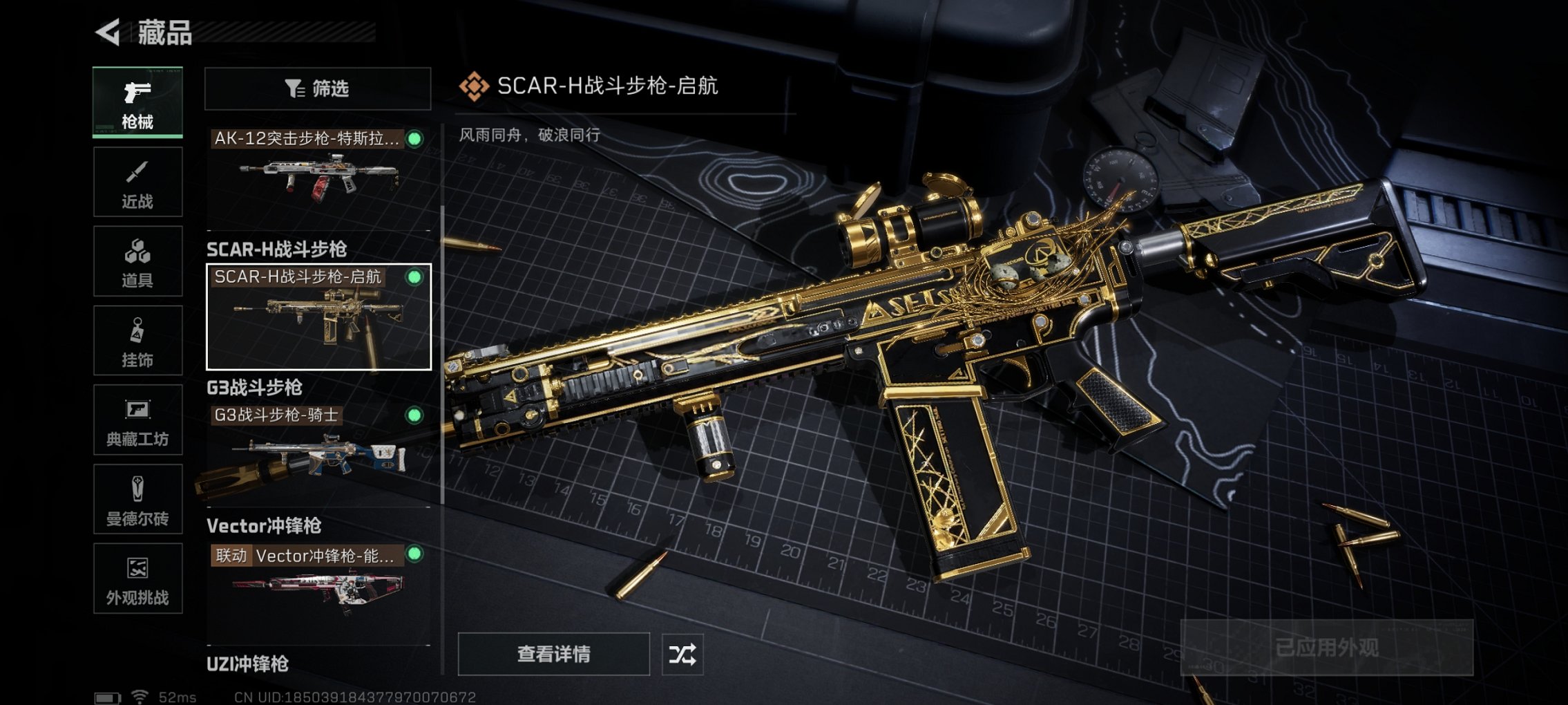
Task: Select the 道具 items category icon
Action: [137, 261]
